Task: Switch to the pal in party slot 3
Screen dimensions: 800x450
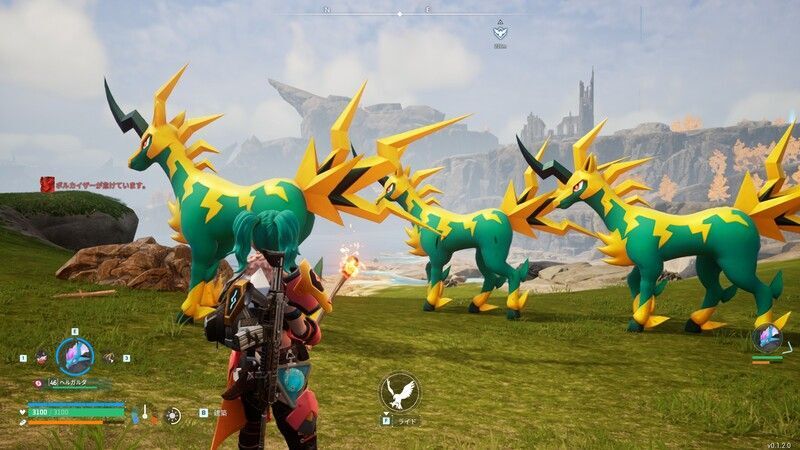Action: point(109,357)
